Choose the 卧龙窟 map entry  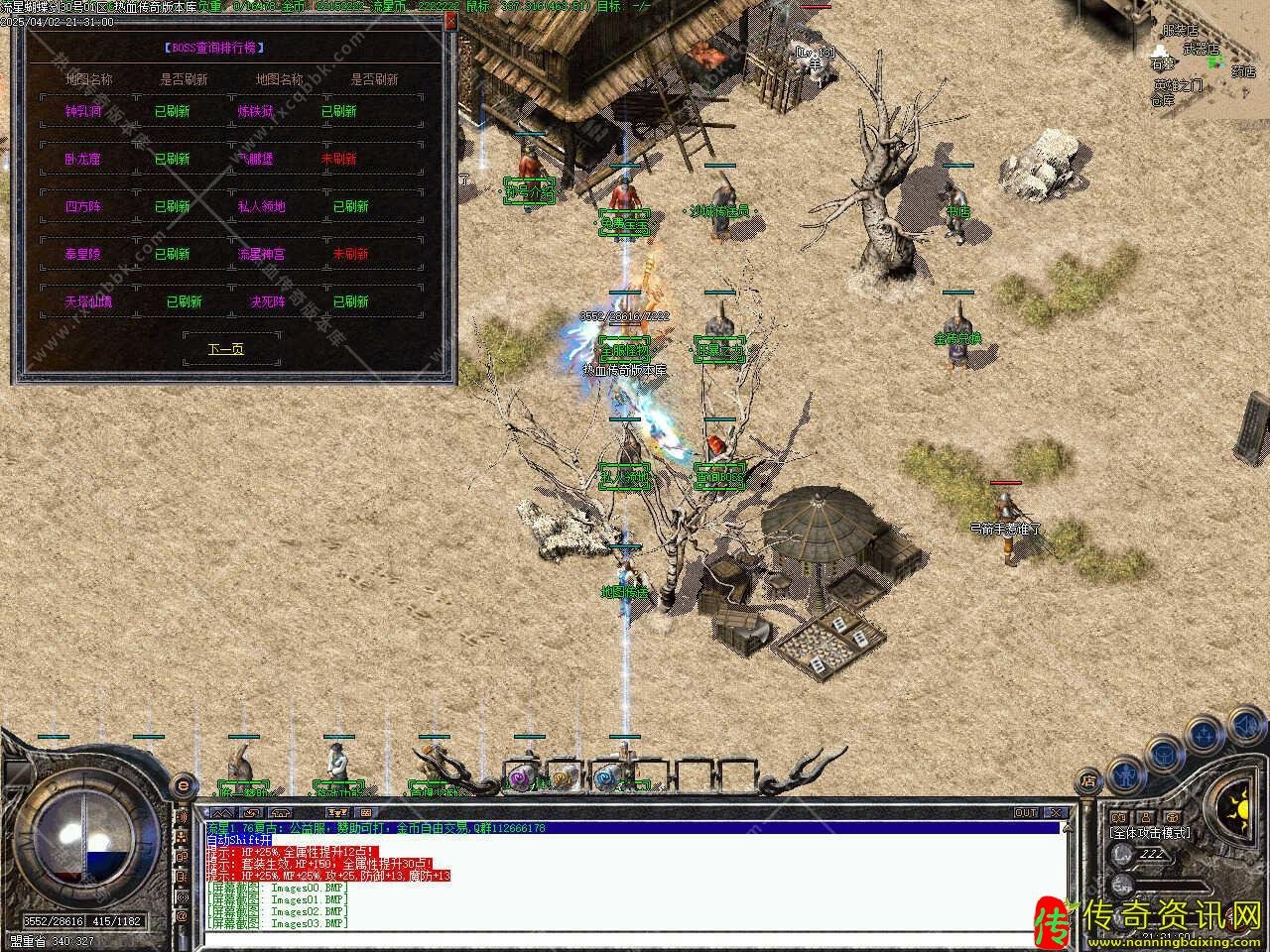point(83,159)
